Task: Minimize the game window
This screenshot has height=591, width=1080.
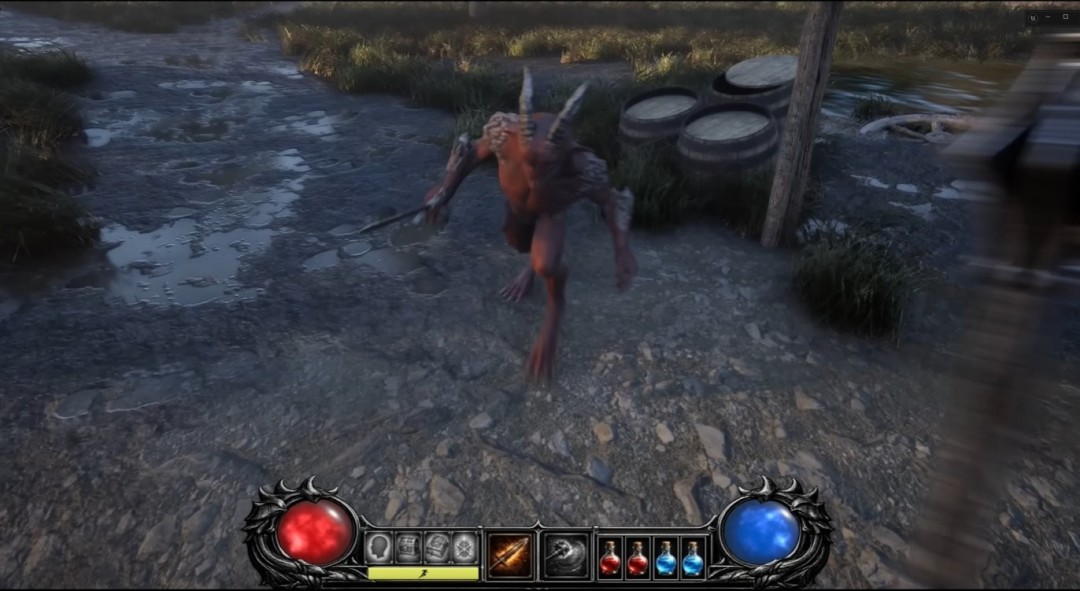Action: click(x=1049, y=18)
